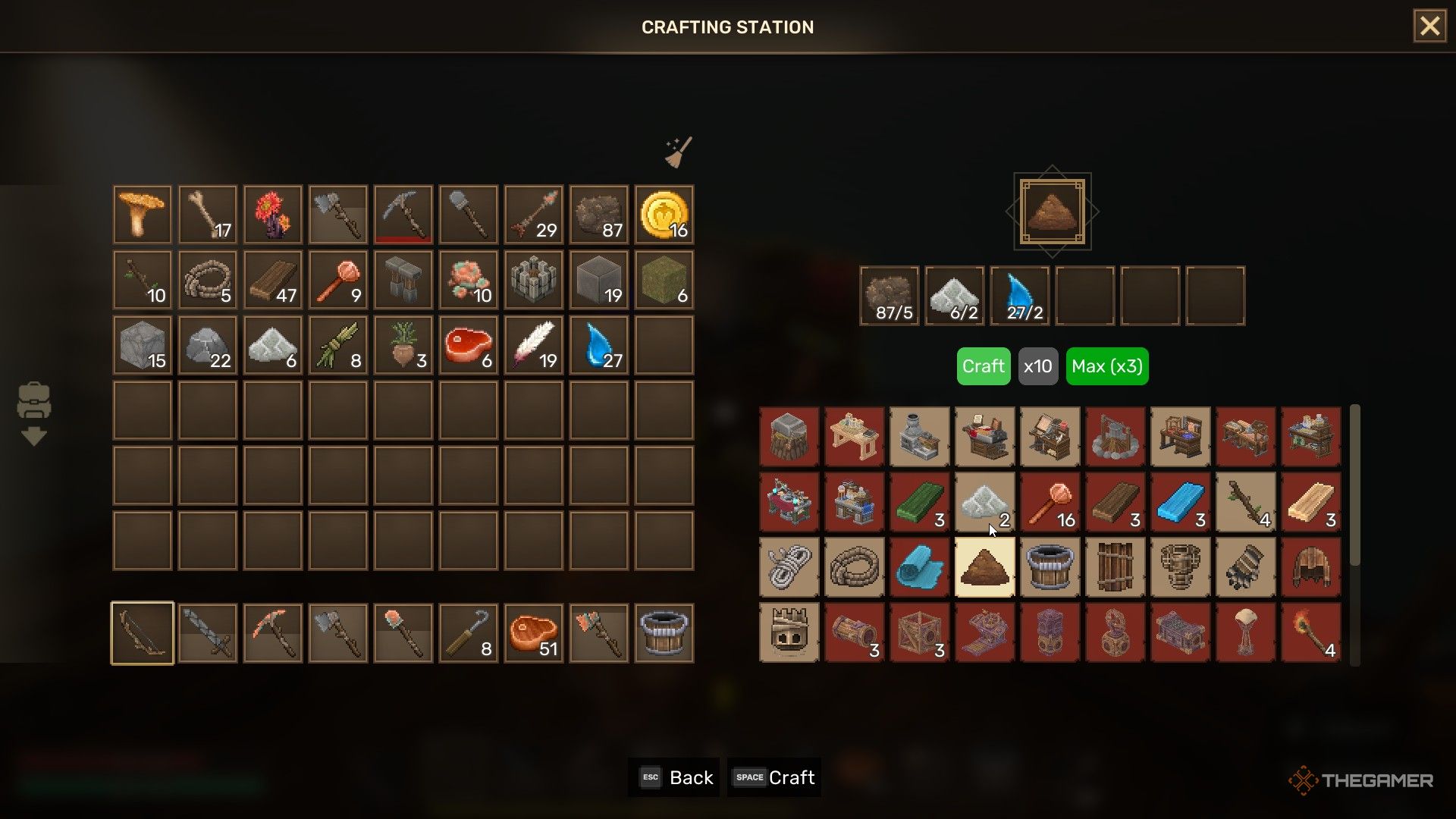This screenshot has height=819, width=1456.
Task: Click the green Craft button
Action: pos(983,366)
